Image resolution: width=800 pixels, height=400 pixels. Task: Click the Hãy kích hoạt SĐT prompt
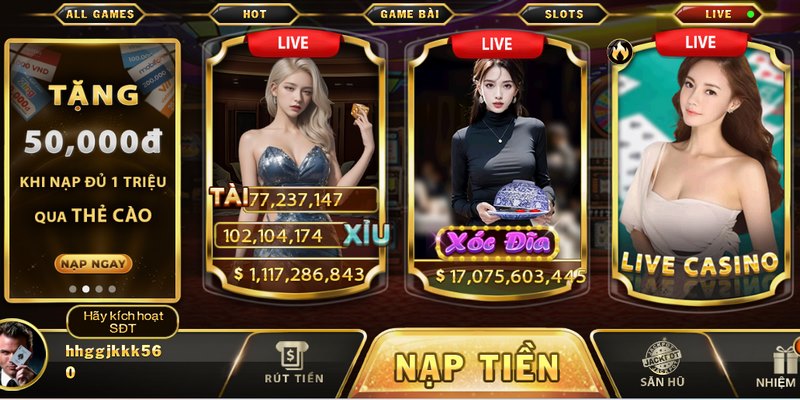coord(123,322)
